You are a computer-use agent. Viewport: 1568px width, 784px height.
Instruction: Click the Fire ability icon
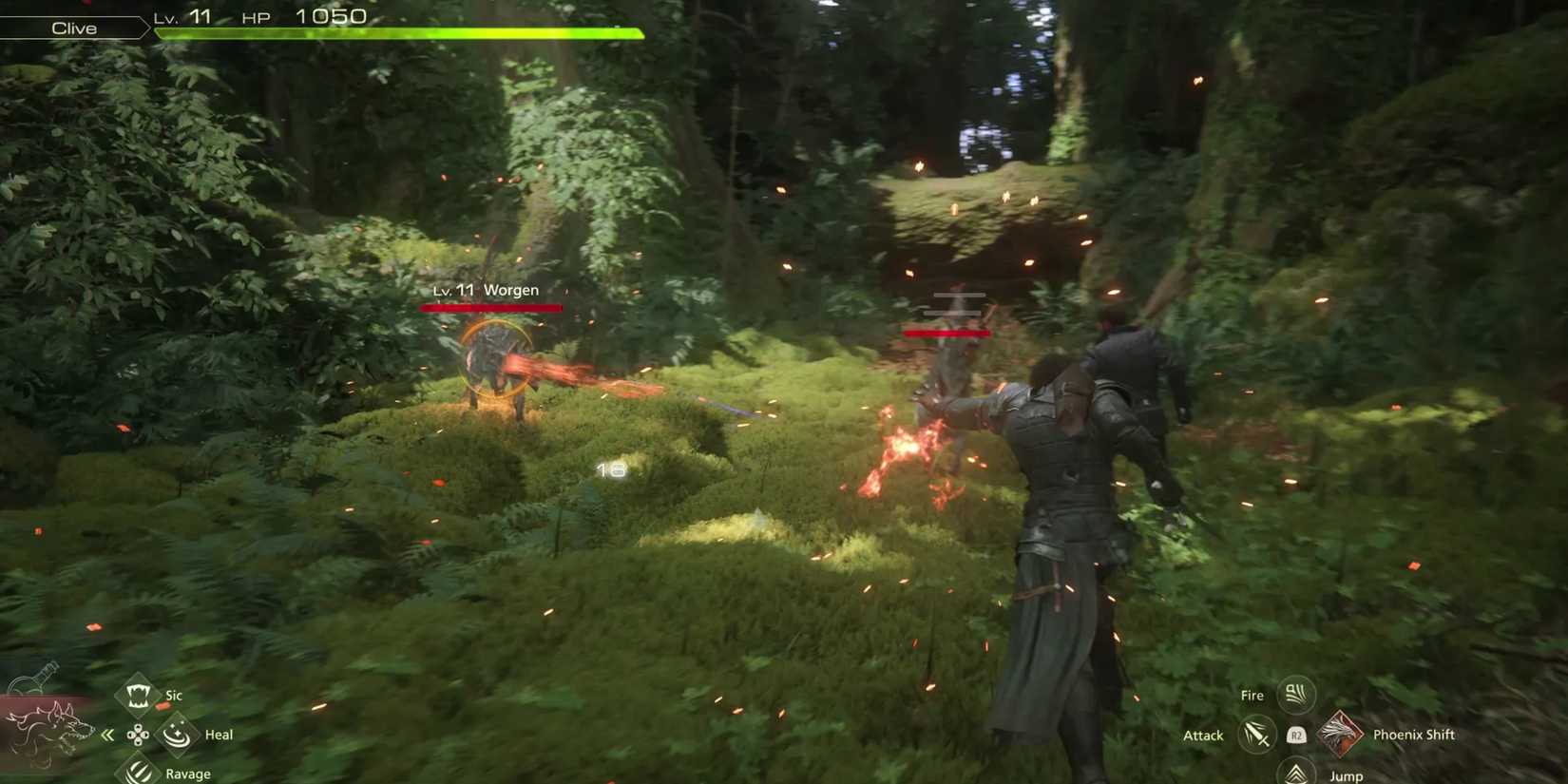click(1295, 695)
